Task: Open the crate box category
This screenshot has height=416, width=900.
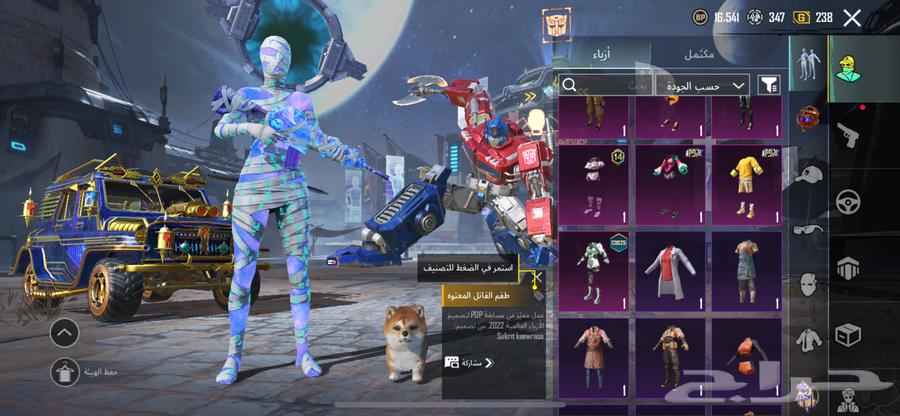Action: point(849,334)
